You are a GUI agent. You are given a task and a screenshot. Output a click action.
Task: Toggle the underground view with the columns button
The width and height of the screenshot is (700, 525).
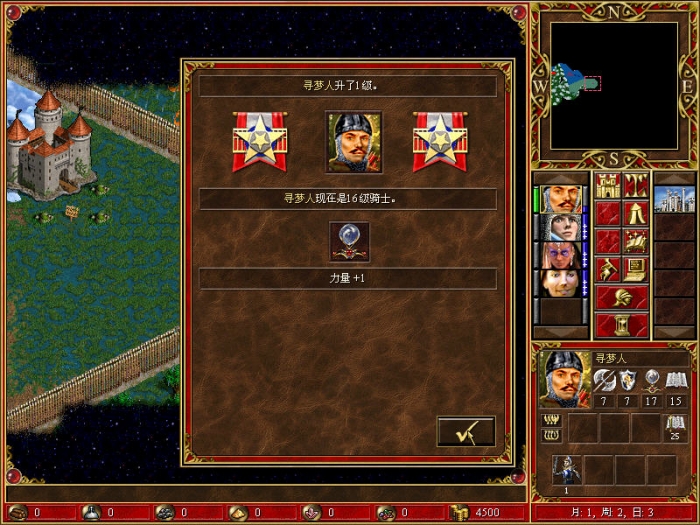tap(636, 185)
